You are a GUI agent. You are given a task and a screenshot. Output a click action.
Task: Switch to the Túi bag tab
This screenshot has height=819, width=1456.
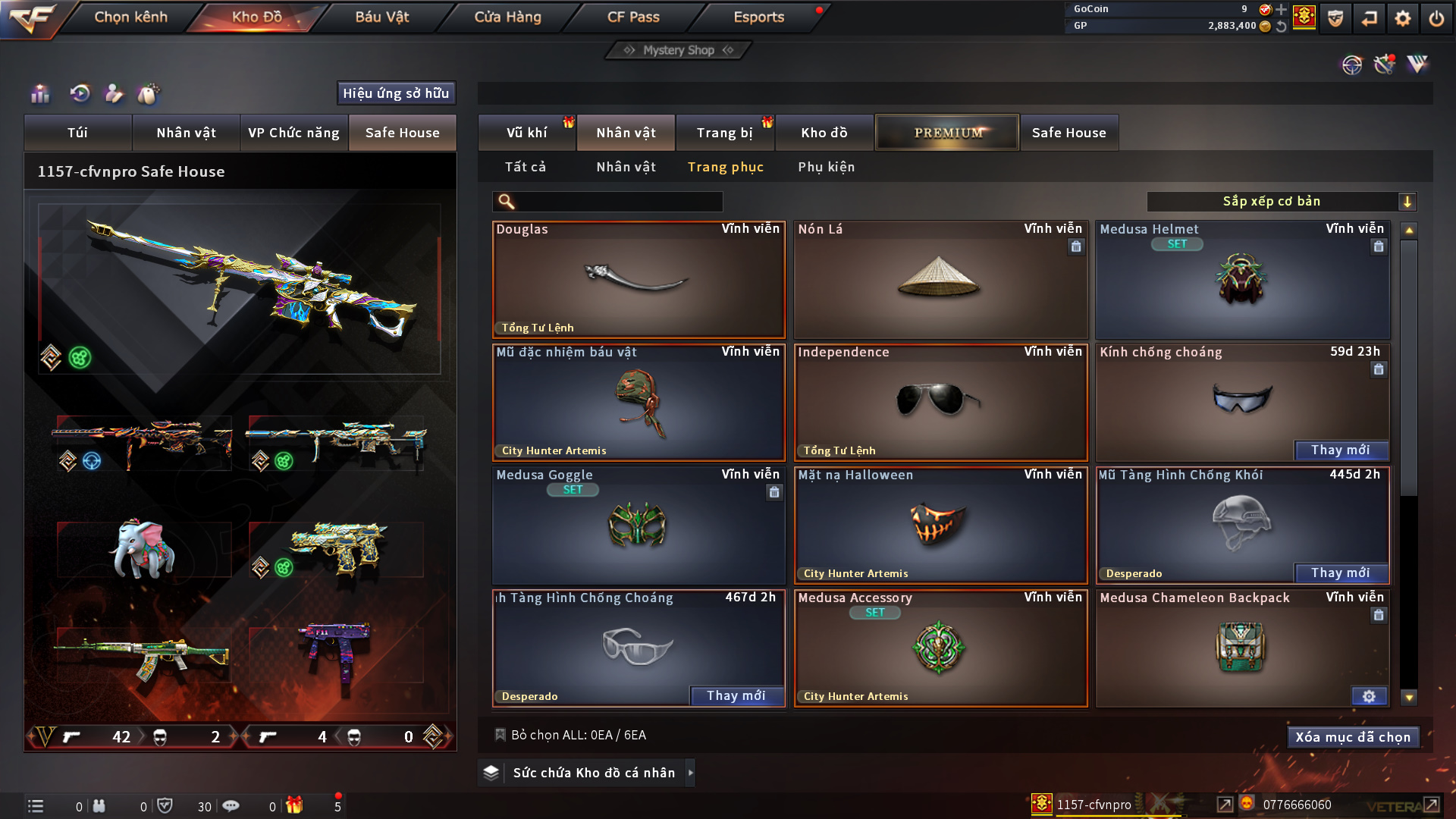click(x=77, y=133)
